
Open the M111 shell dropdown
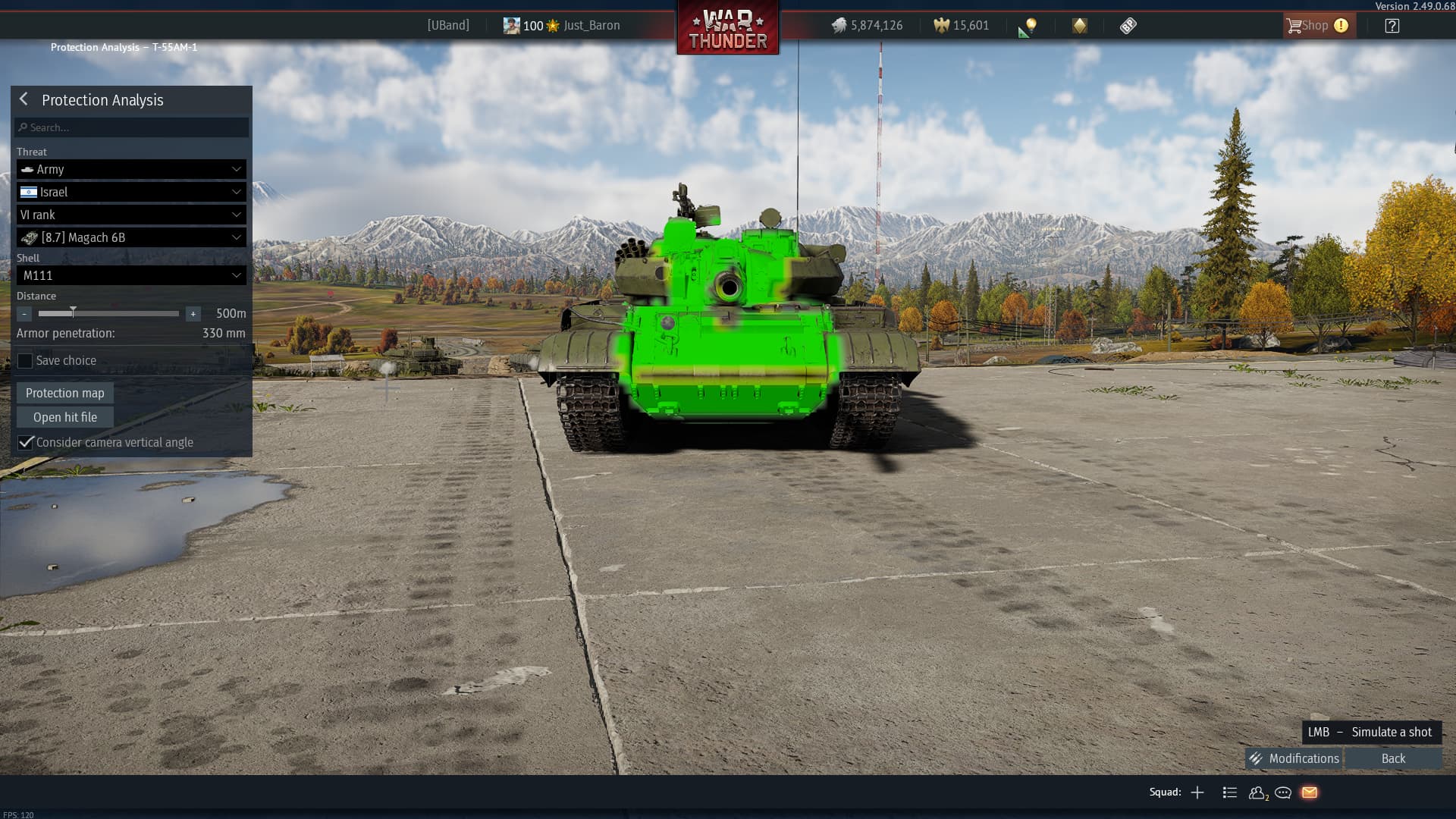(x=131, y=275)
